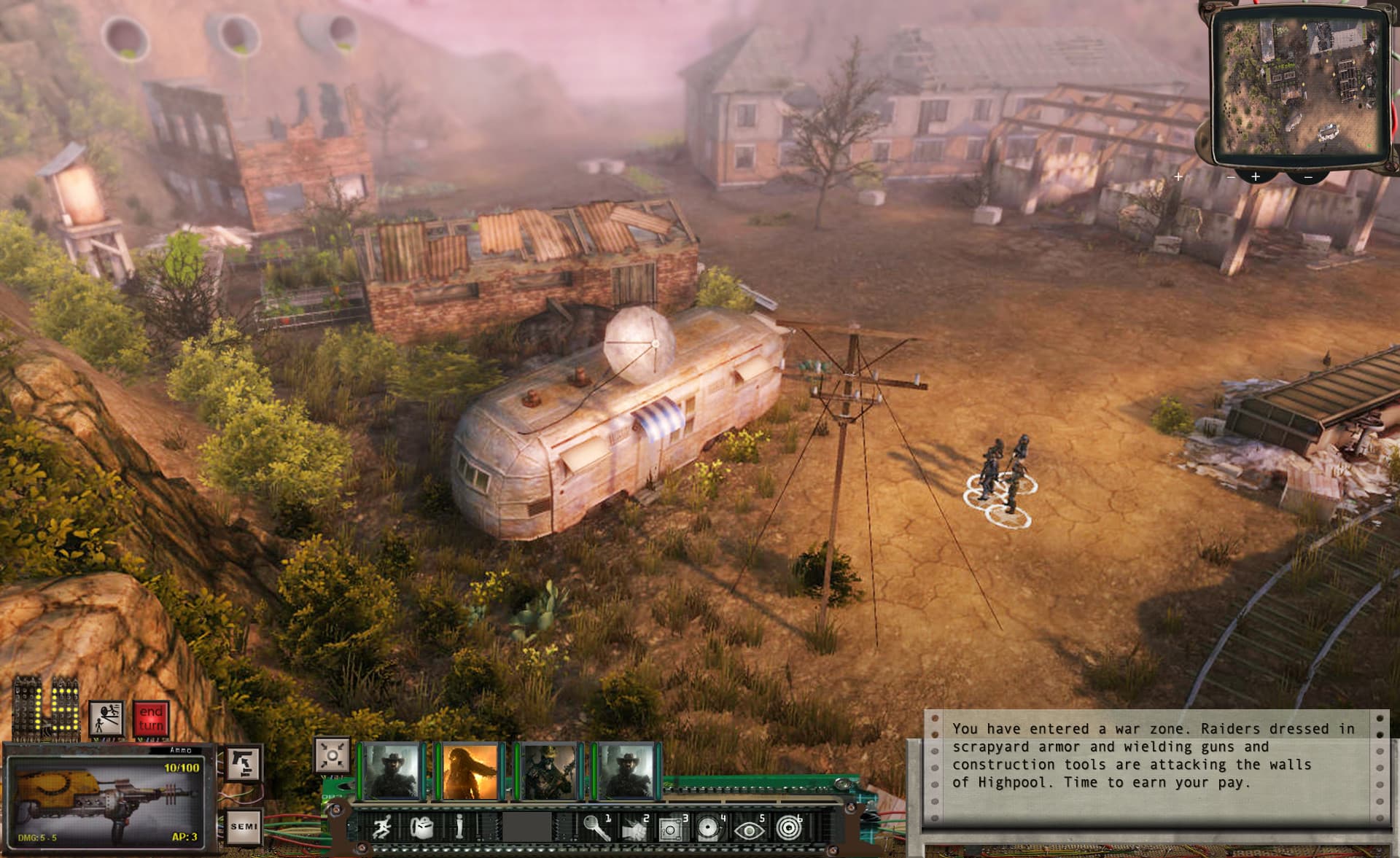Select the Safecracking skill icon
This screenshot has height=858, width=1400.
672,827
